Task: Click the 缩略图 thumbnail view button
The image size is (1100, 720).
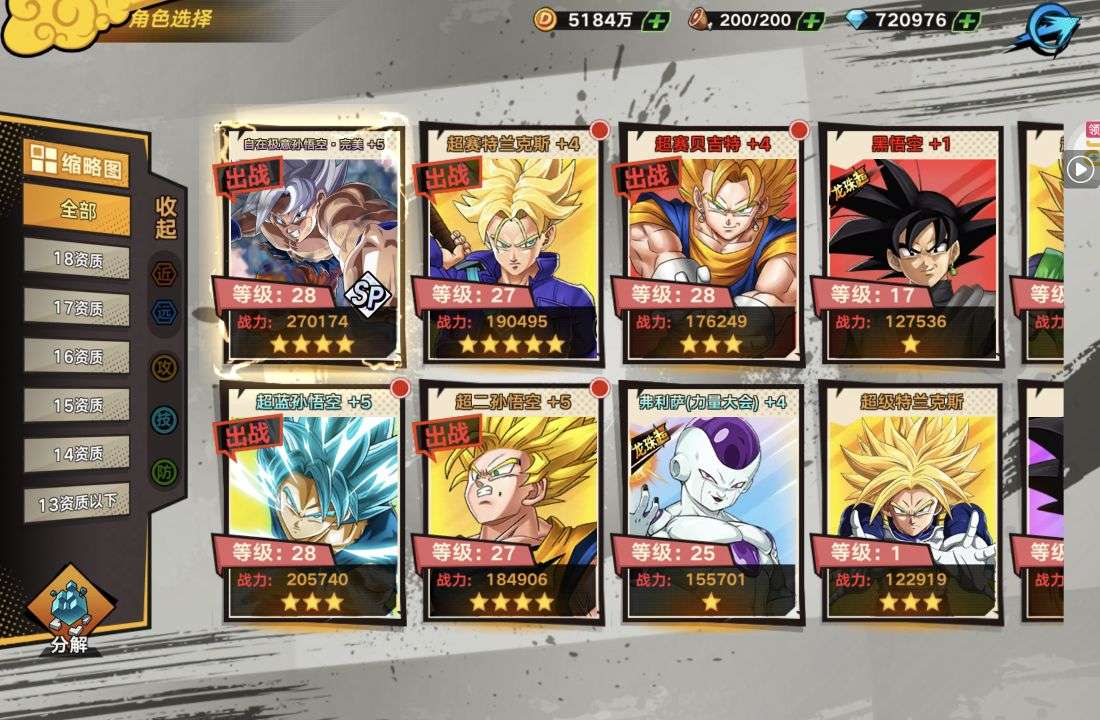Action: tap(77, 164)
